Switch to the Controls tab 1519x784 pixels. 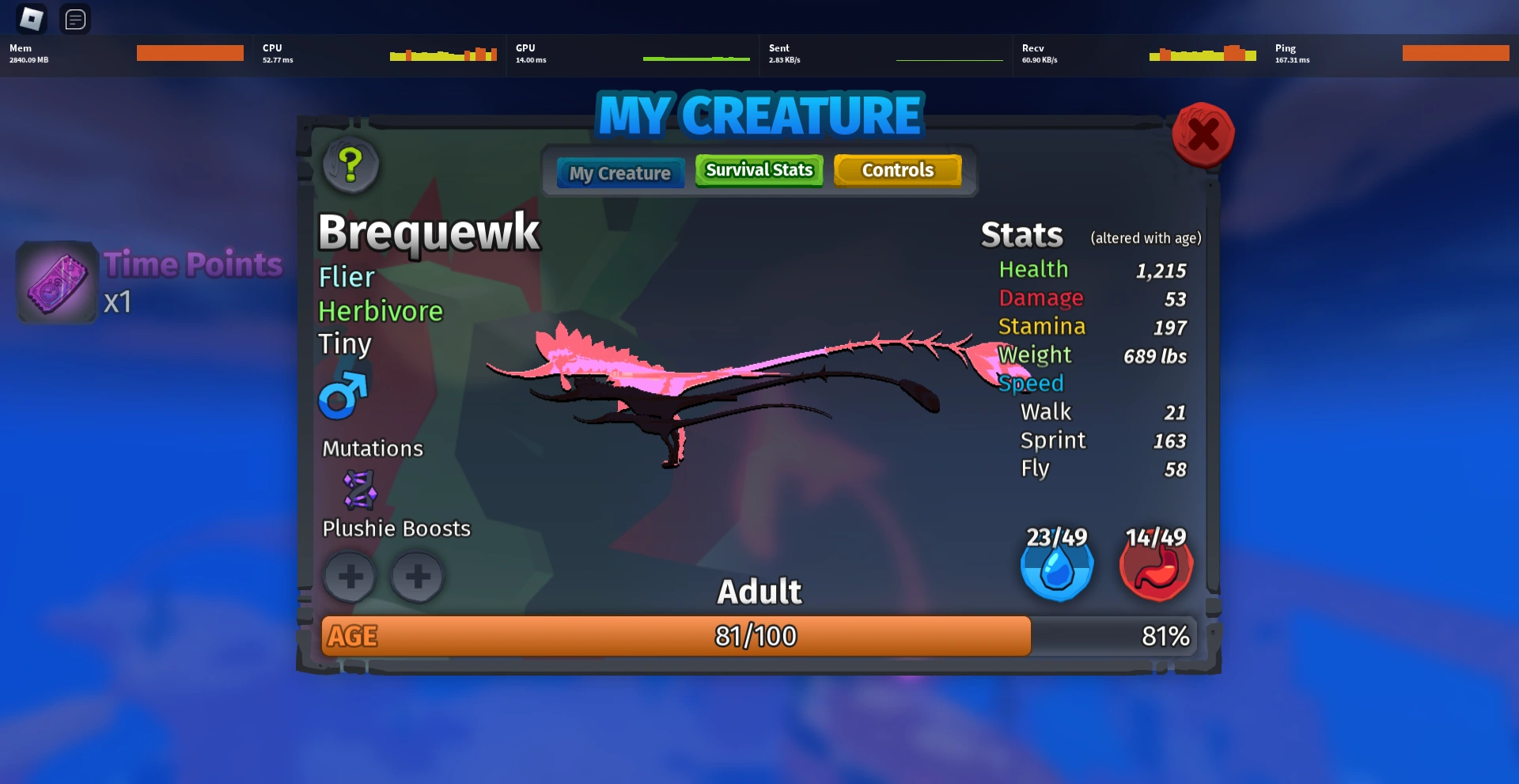tap(897, 169)
